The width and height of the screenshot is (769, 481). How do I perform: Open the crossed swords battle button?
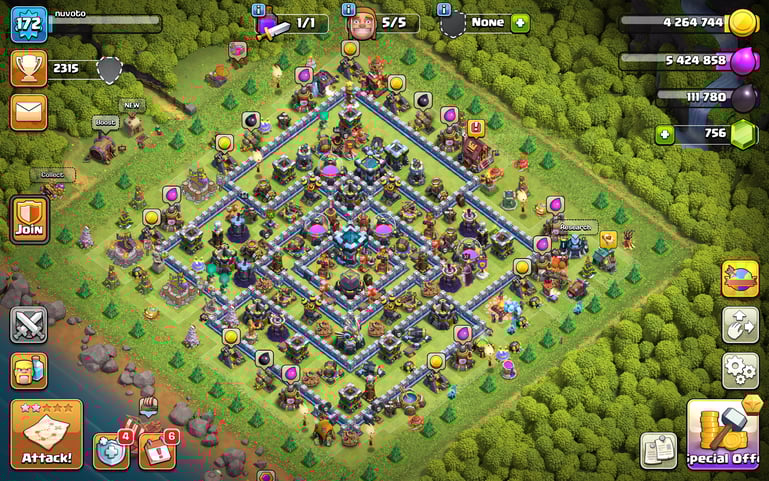click(x=29, y=325)
